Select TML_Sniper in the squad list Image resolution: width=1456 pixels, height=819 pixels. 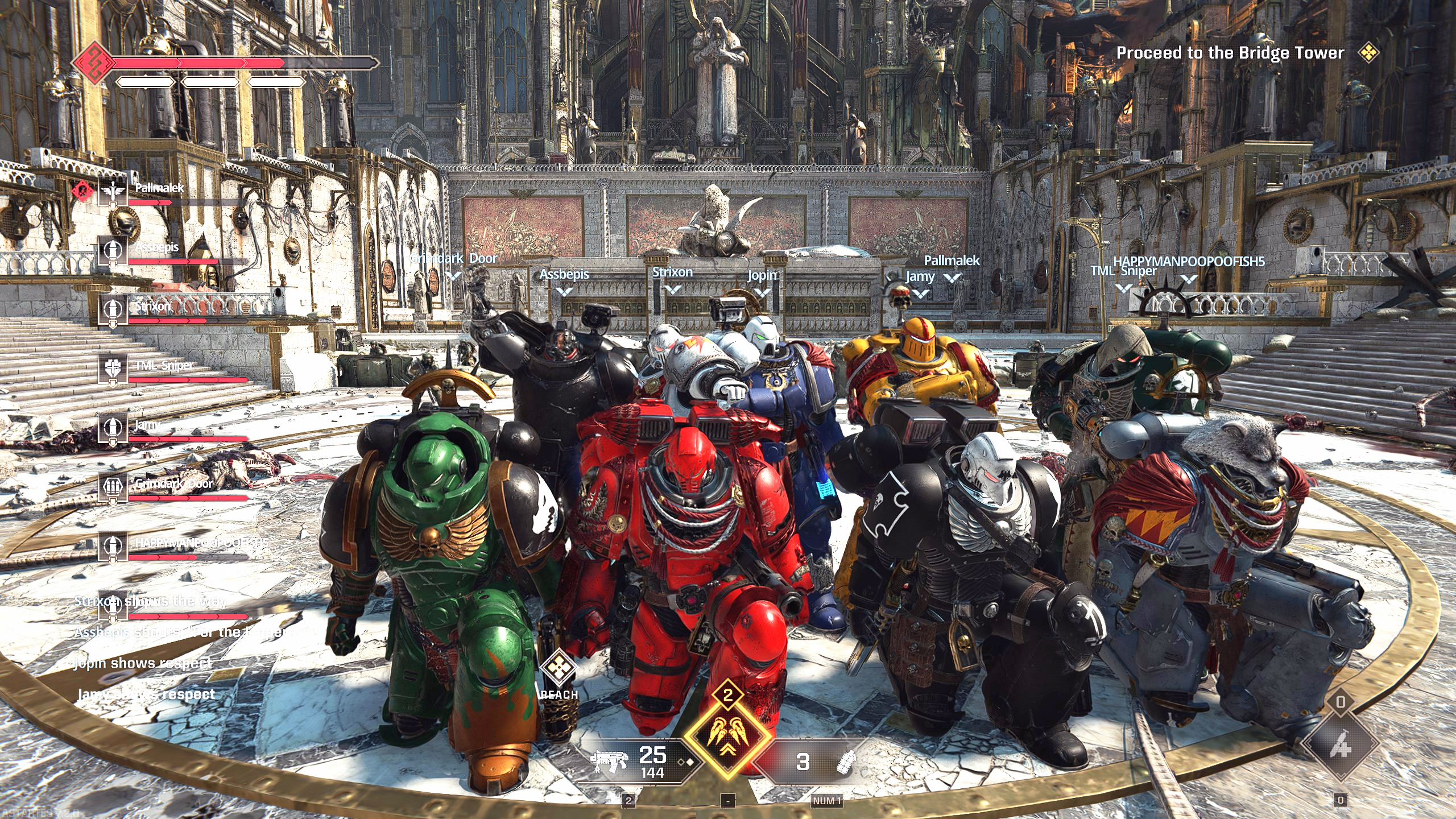(x=164, y=365)
